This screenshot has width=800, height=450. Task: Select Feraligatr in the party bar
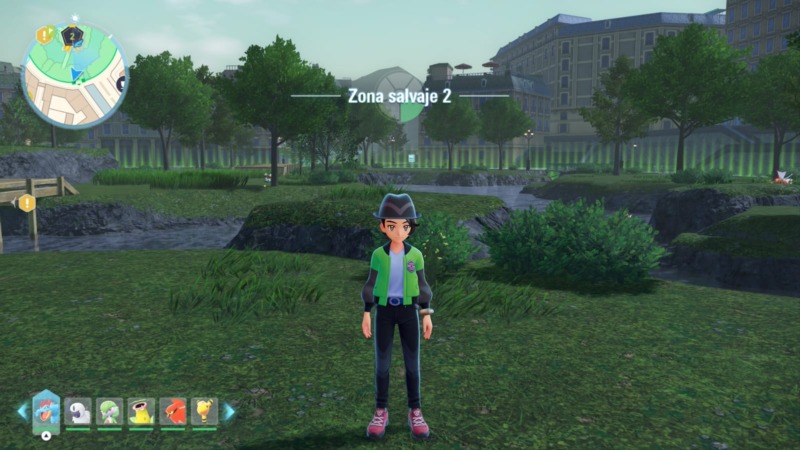pyautogui.click(x=46, y=409)
